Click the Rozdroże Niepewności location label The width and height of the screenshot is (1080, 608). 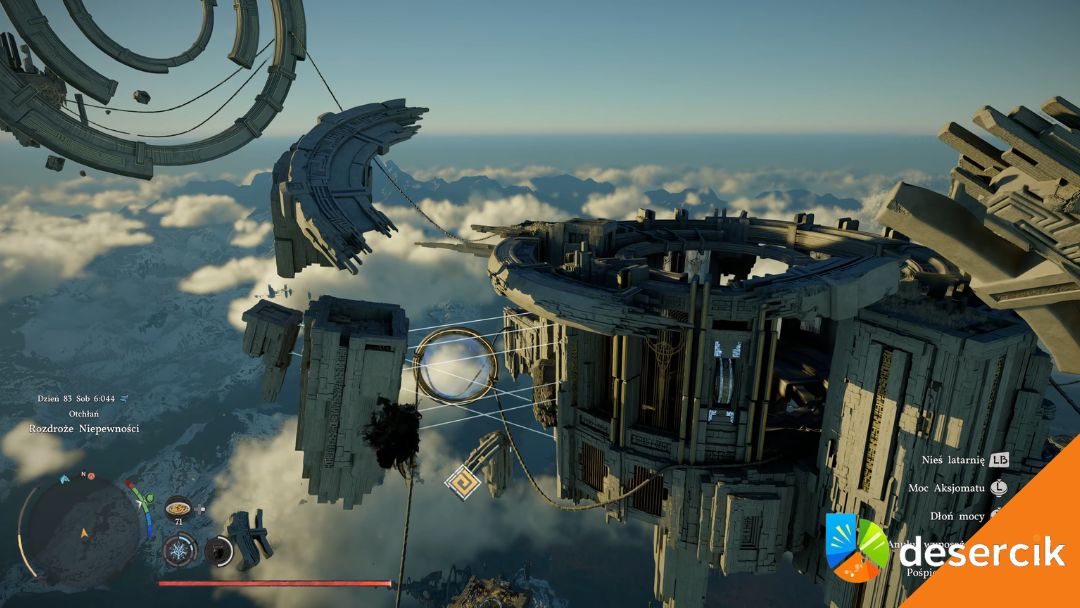pos(84,429)
